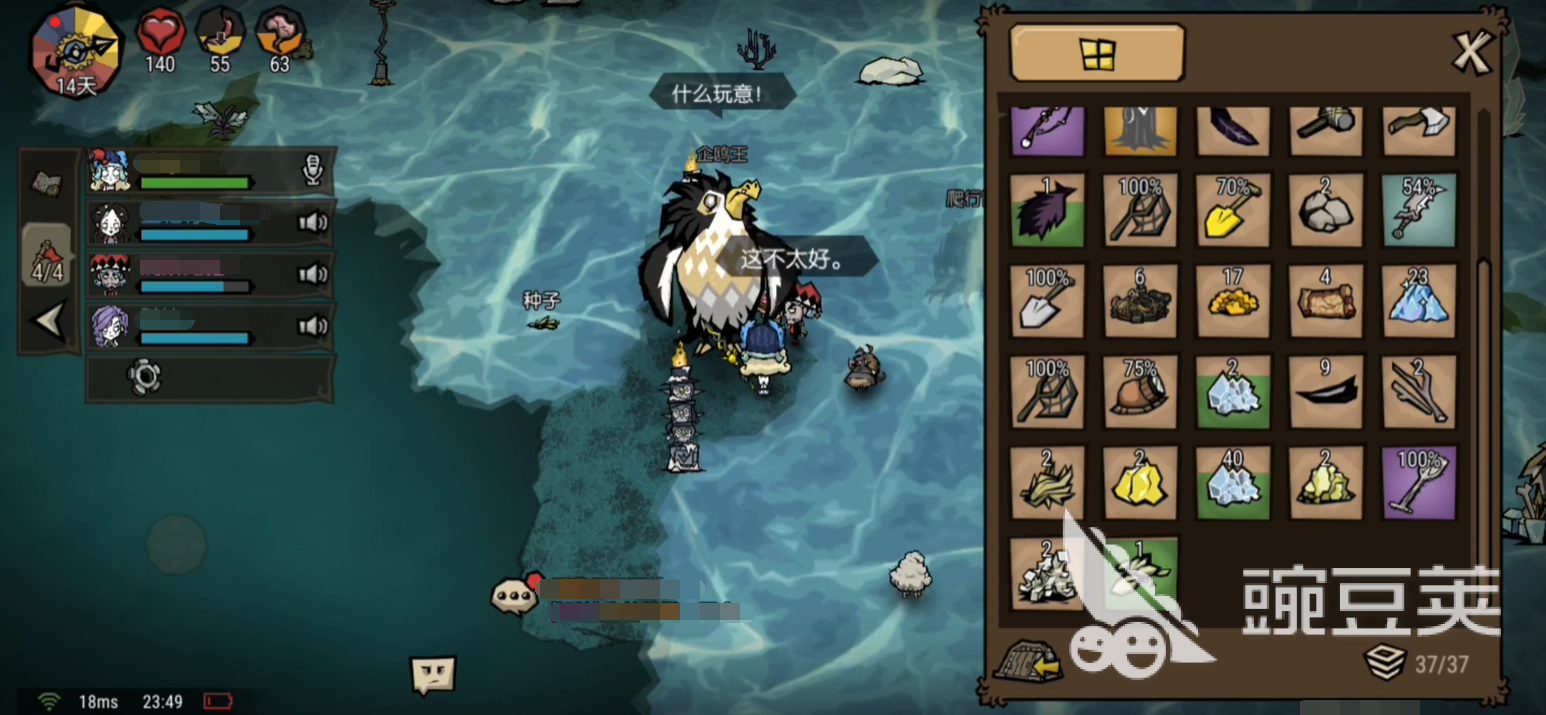Choose the jagged sword at 54% durability
Viewport: 1546px width, 715px height.
coord(1418,209)
